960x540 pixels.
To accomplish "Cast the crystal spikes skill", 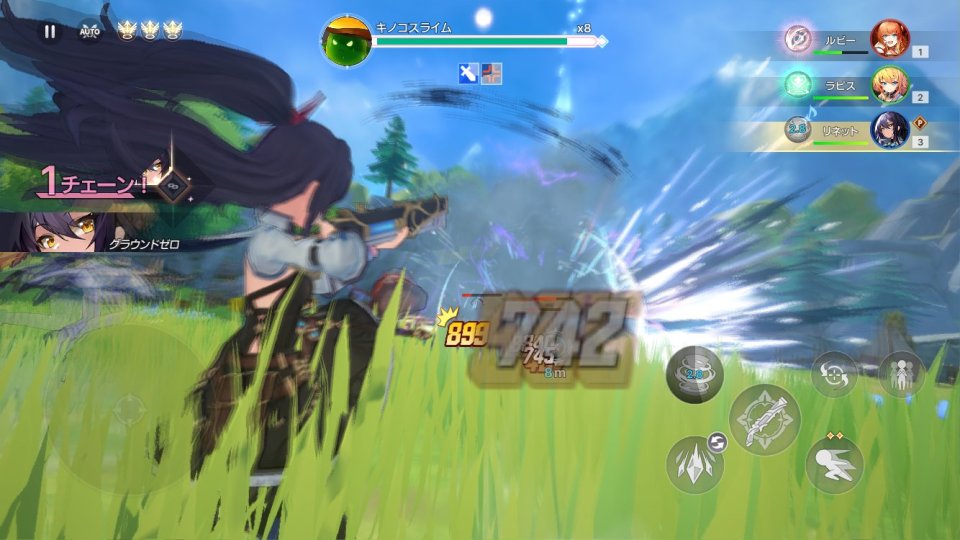I will (x=695, y=464).
